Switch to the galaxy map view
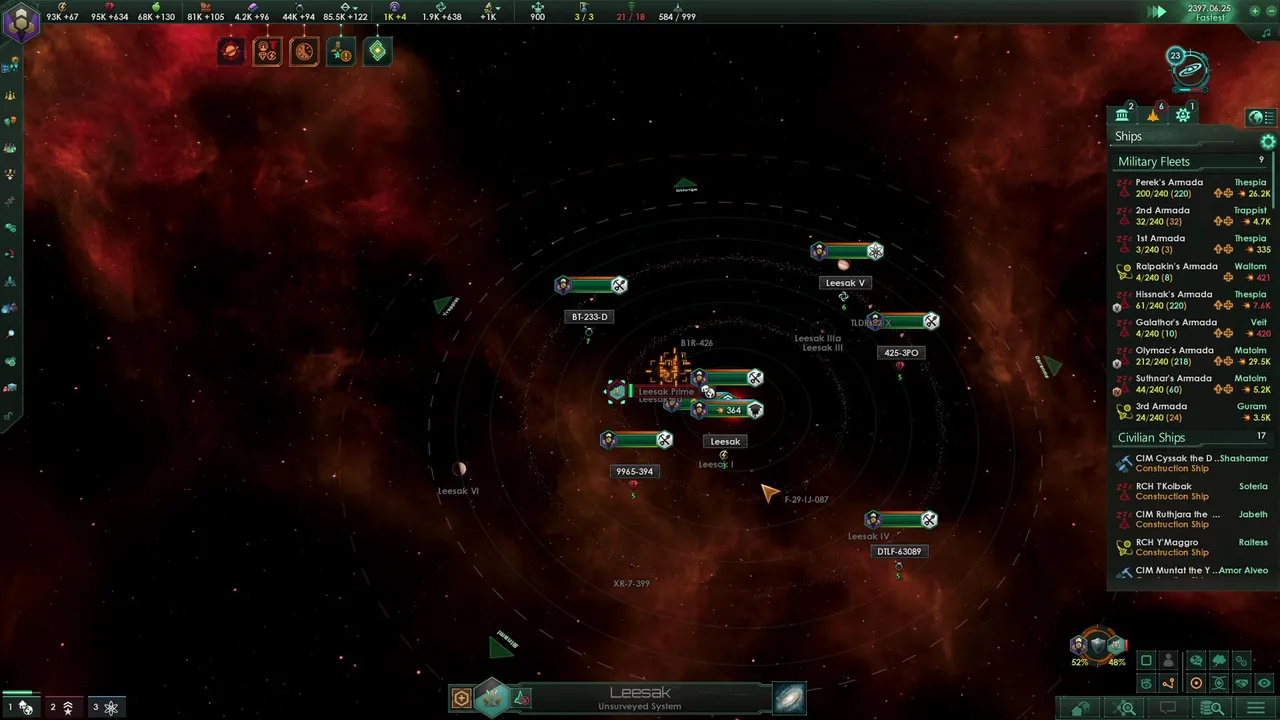This screenshot has height=720, width=1280. click(789, 698)
